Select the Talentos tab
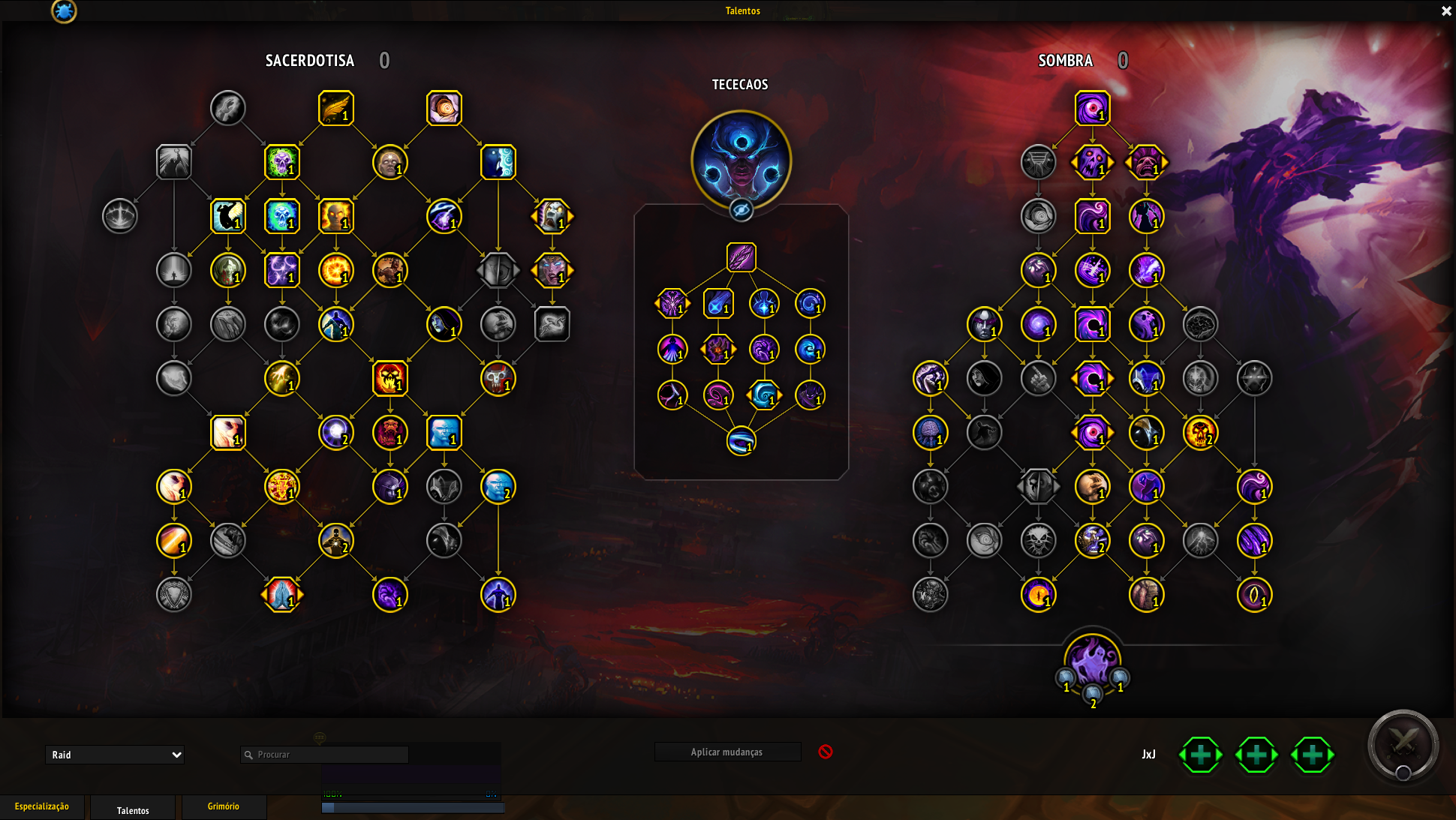The height and width of the screenshot is (820, 1456). pos(133,809)
